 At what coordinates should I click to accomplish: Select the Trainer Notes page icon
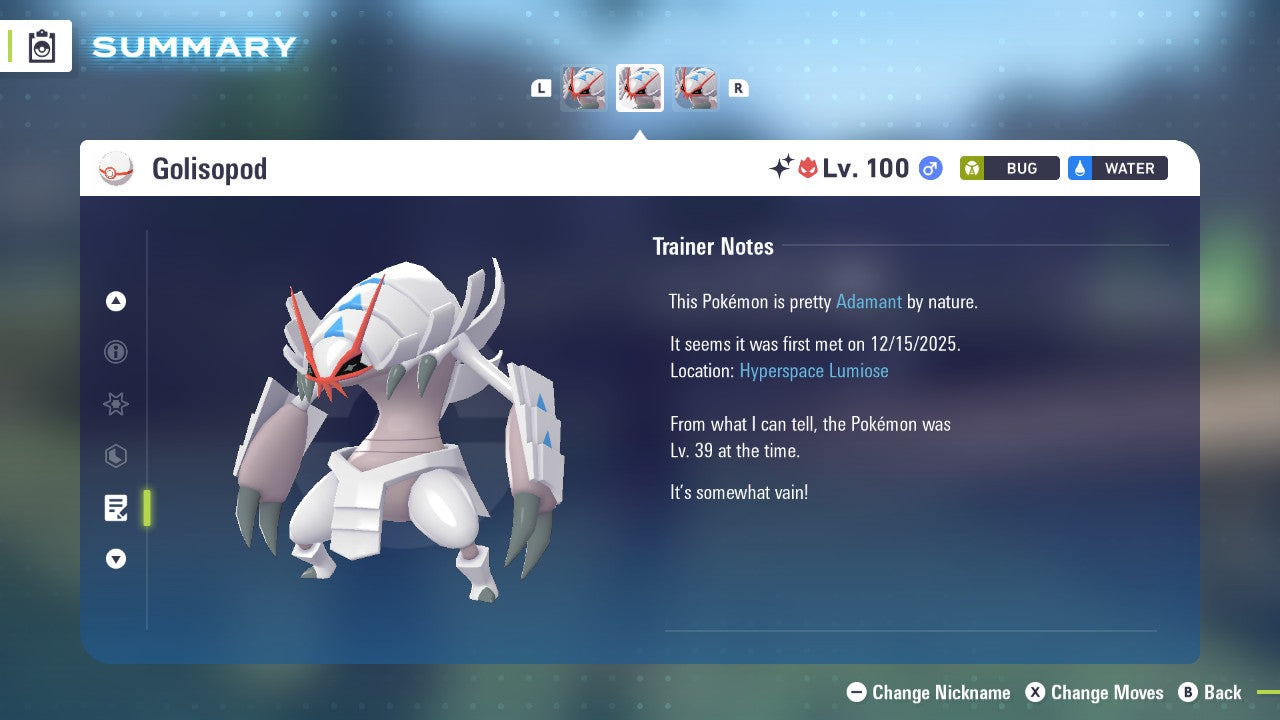click(116, 508)
